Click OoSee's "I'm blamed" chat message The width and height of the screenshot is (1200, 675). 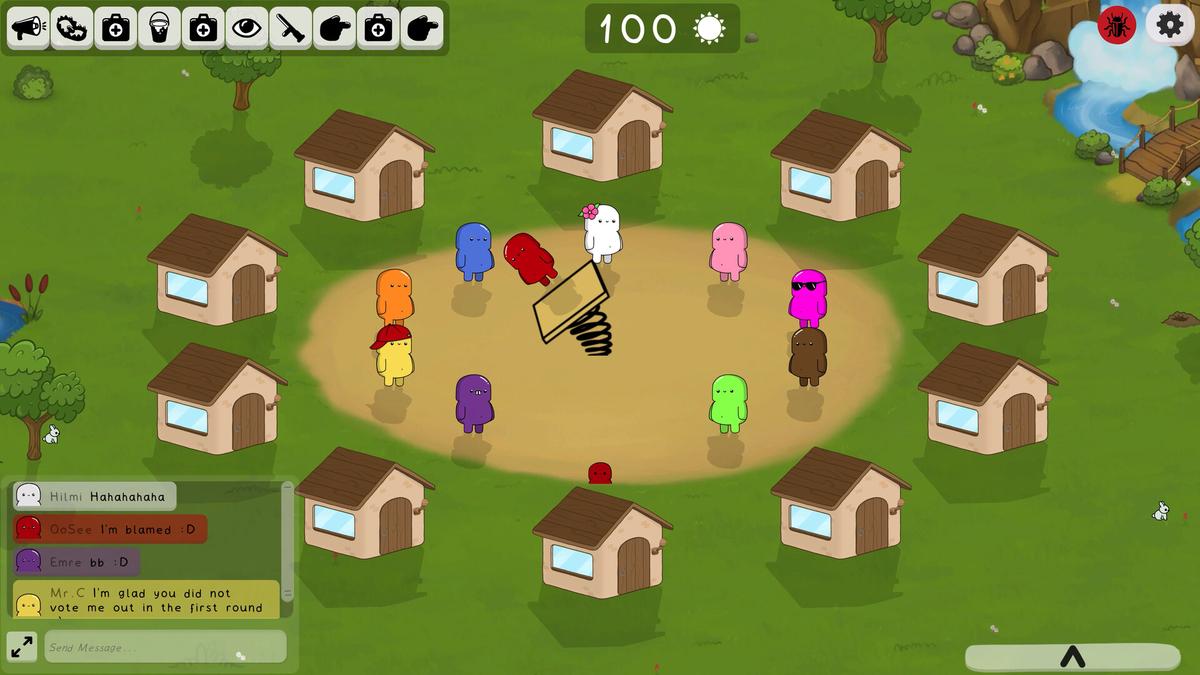(110, 529)
